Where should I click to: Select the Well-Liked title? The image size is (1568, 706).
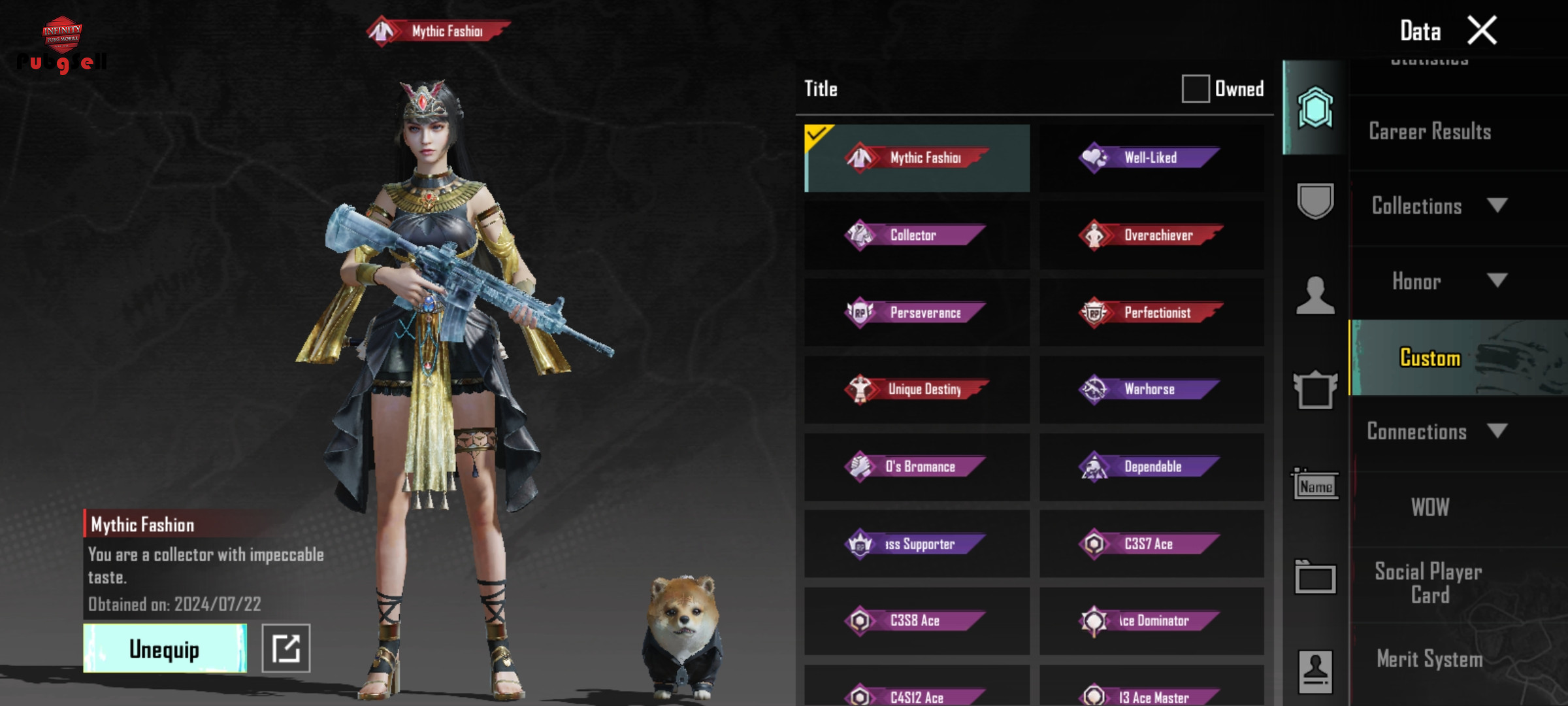(x=1151, y=158)
